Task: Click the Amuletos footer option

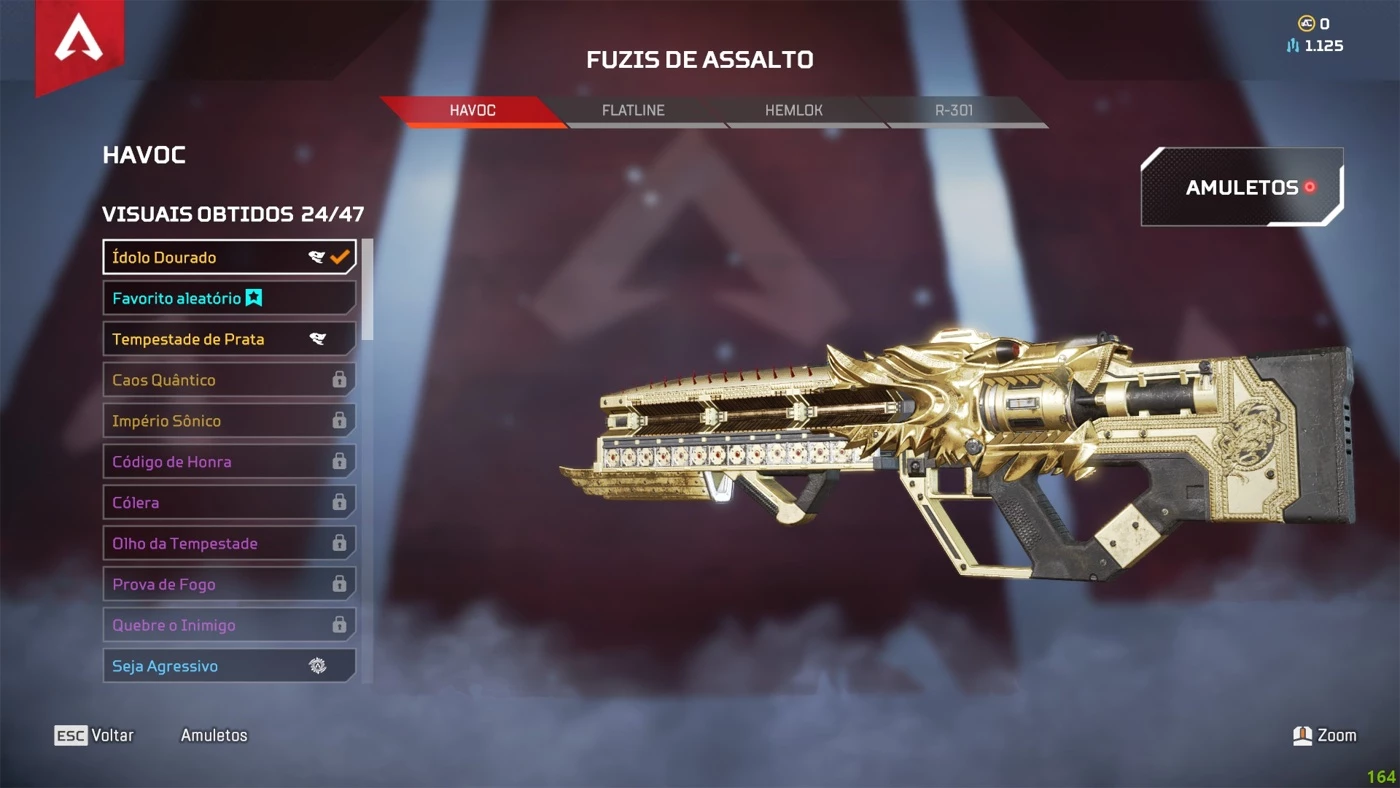Action: [214, 736]
